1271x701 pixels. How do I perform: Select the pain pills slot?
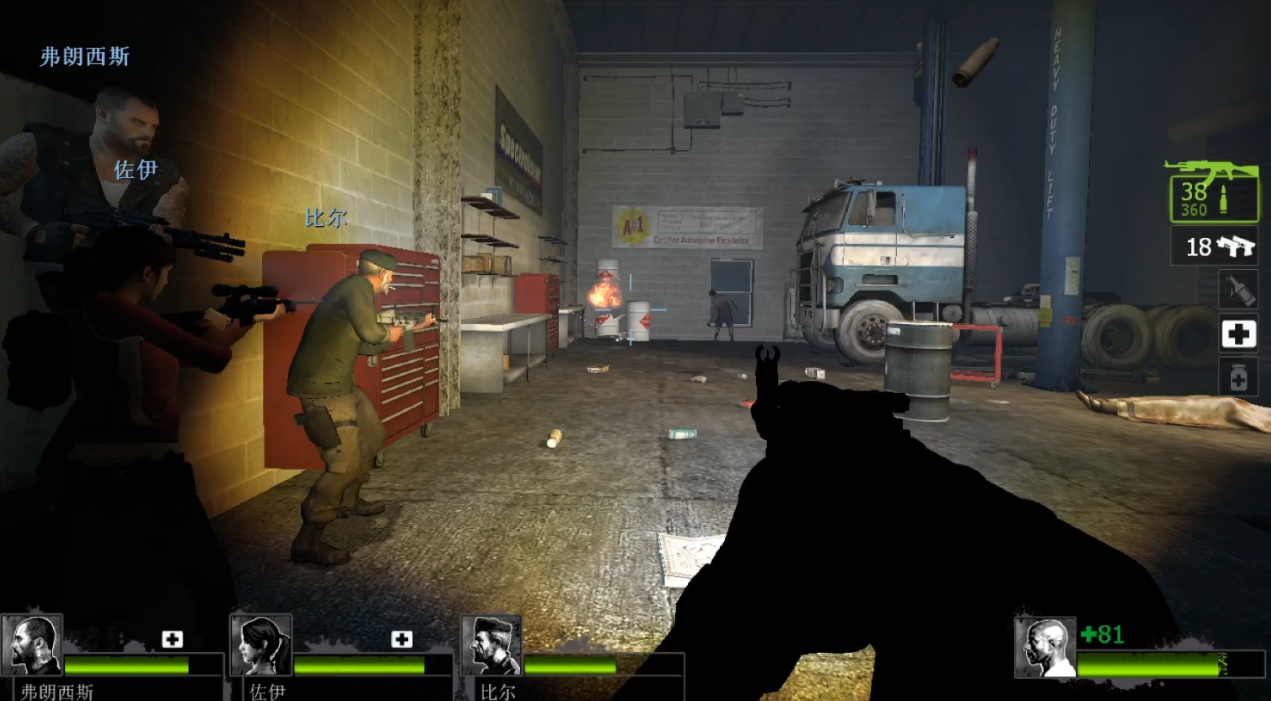[1238, 377]
